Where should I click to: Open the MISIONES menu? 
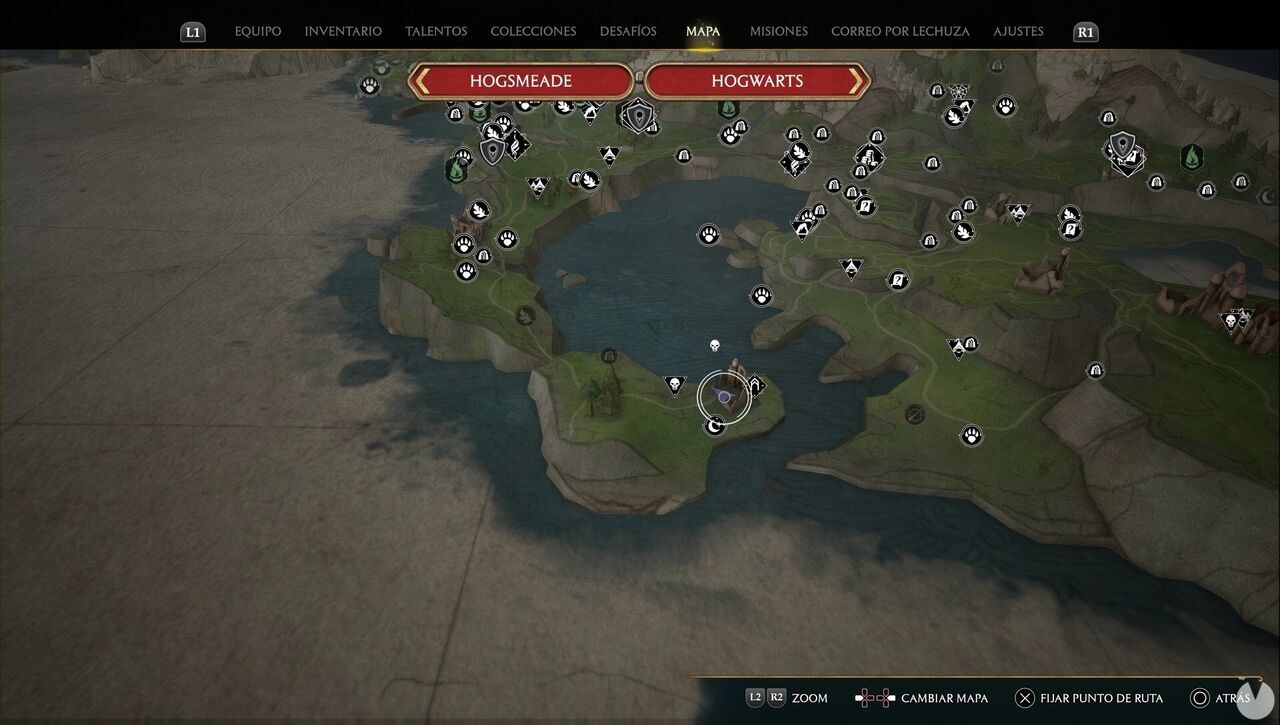[778, 31]
